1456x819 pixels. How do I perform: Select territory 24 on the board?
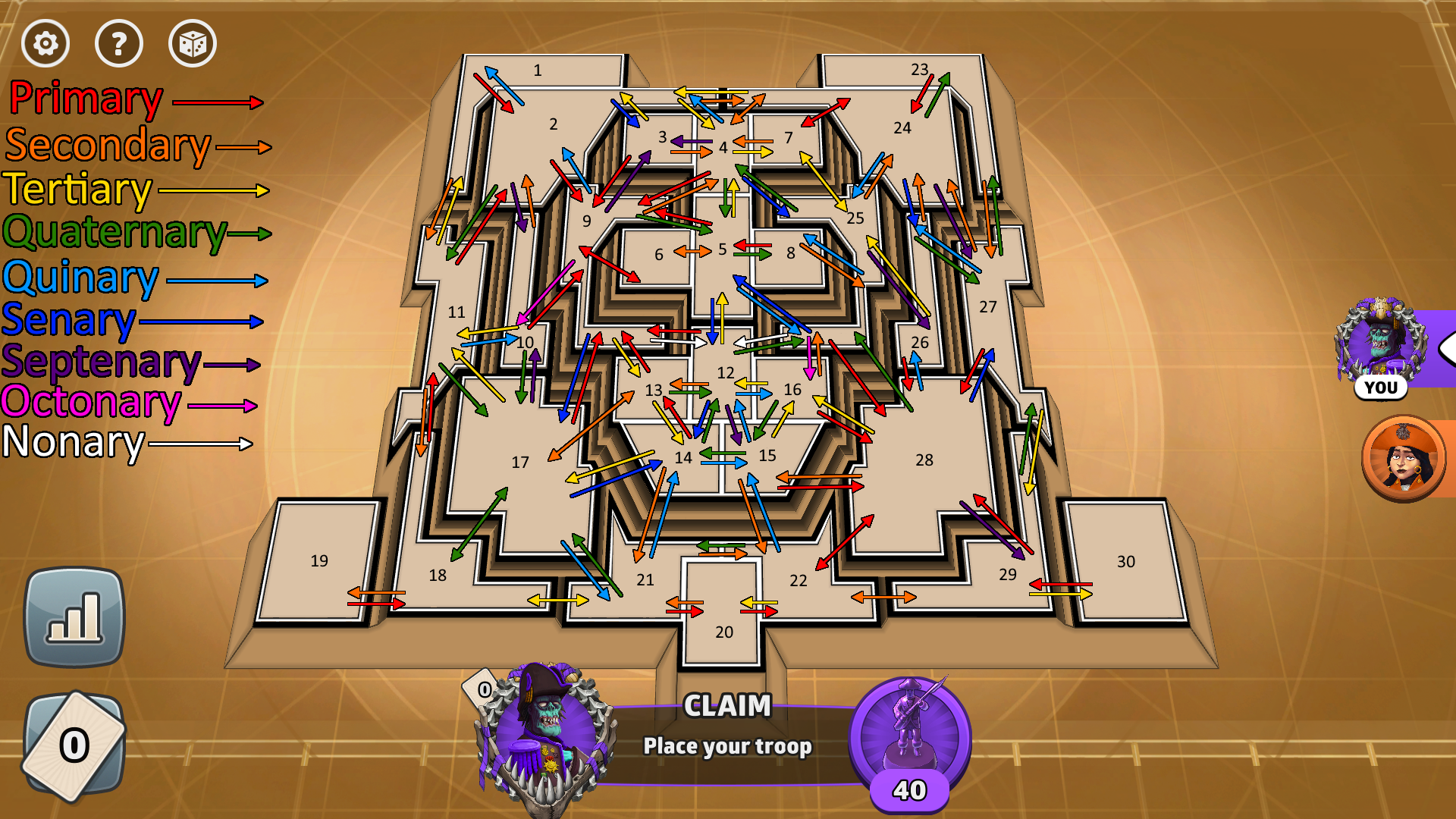pyautogui.click(x=902, y=128)
